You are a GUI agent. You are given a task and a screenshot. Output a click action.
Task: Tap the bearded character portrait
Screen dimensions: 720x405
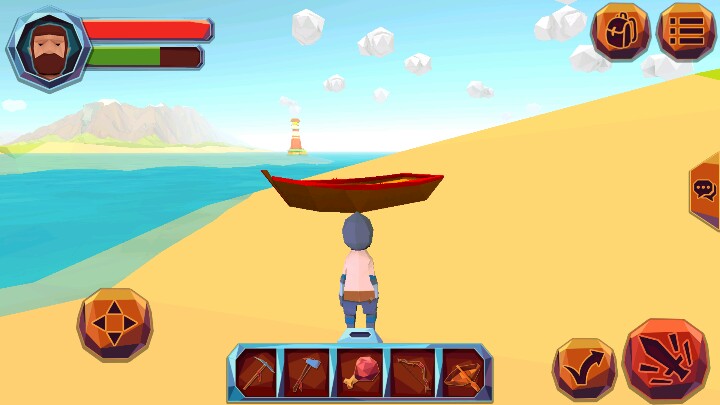(47, 47)
